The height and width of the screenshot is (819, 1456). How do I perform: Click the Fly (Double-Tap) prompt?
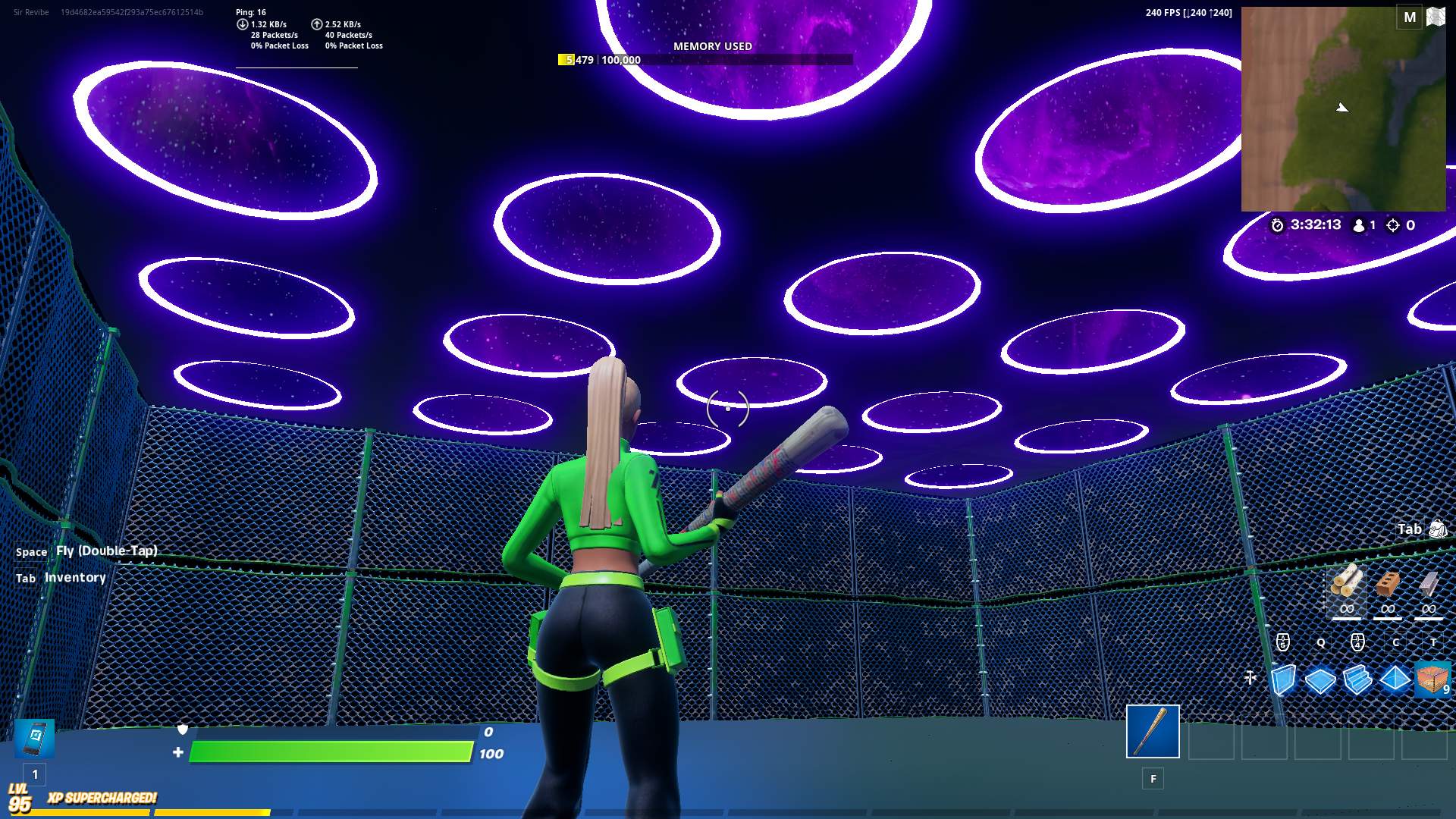tap(106, 551)
